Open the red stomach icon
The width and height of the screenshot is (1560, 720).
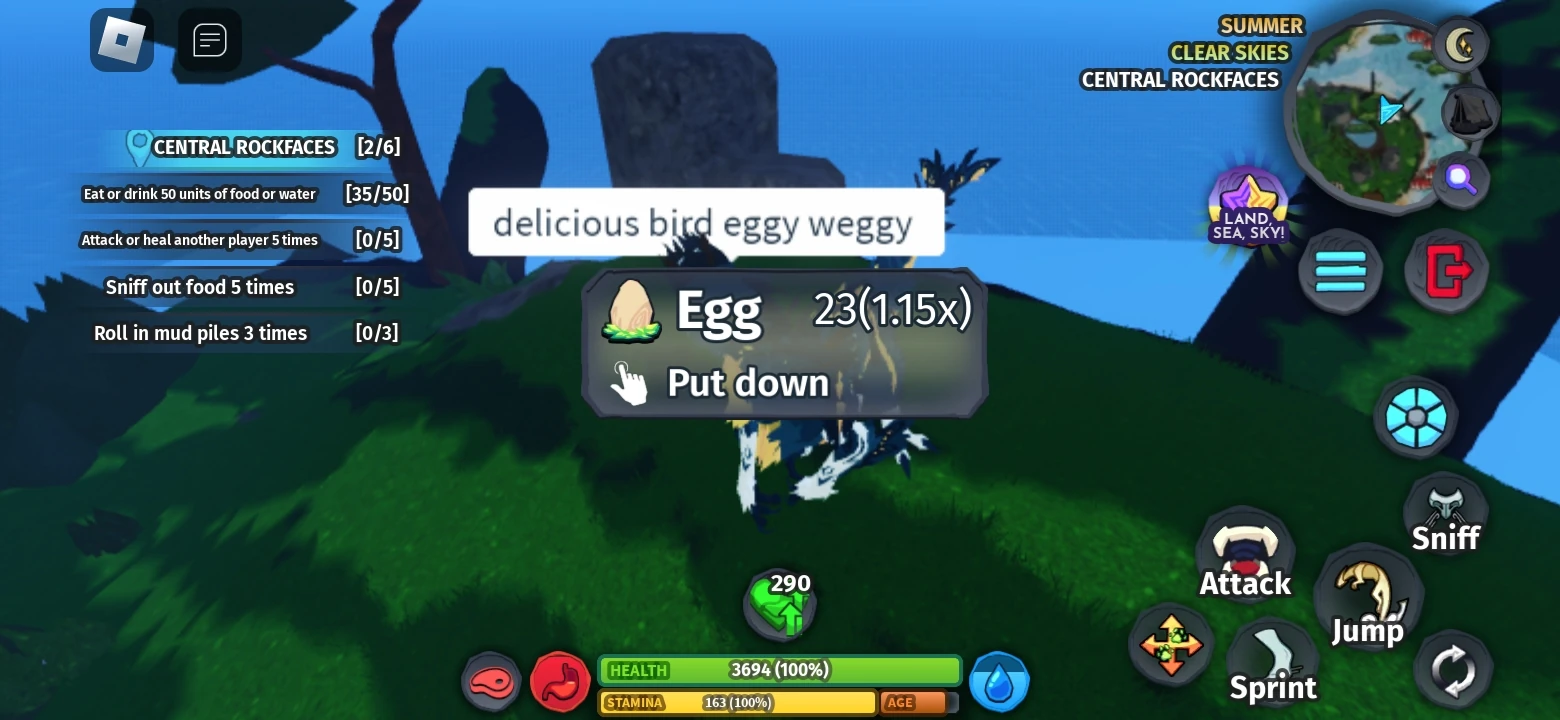click(x=560, y=681)
